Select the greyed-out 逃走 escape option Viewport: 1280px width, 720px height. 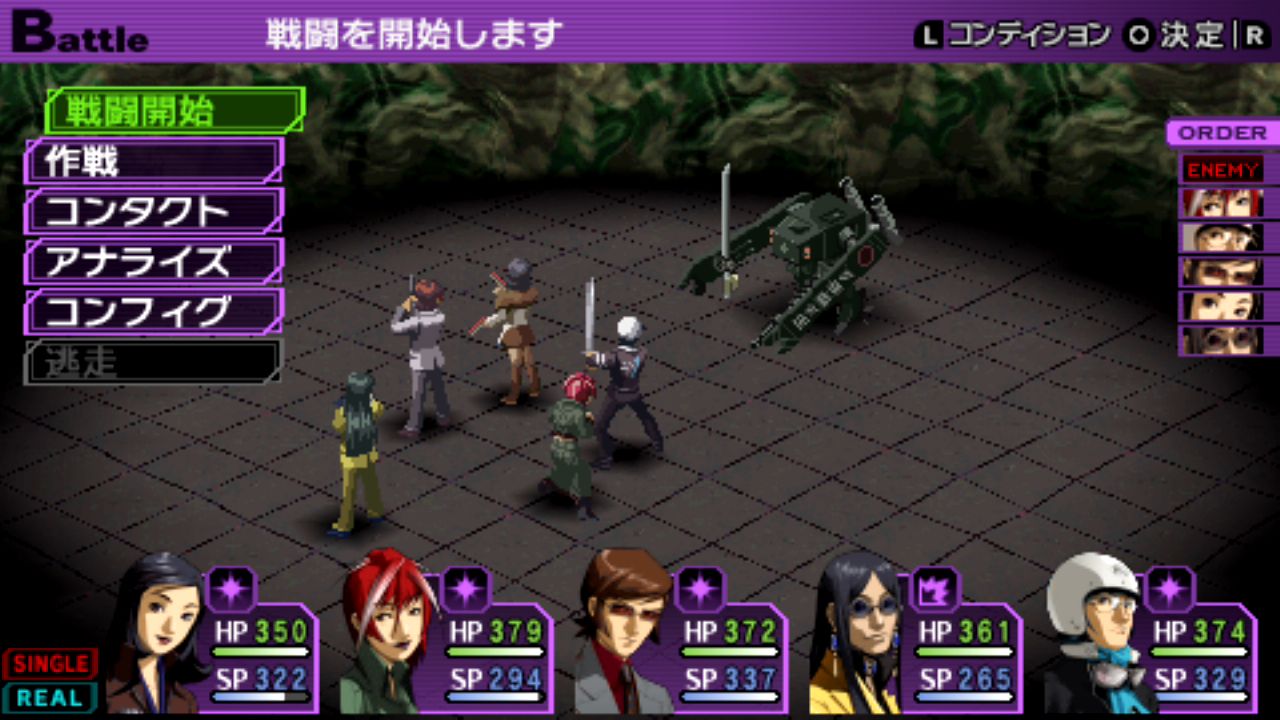tap(153, 361)
